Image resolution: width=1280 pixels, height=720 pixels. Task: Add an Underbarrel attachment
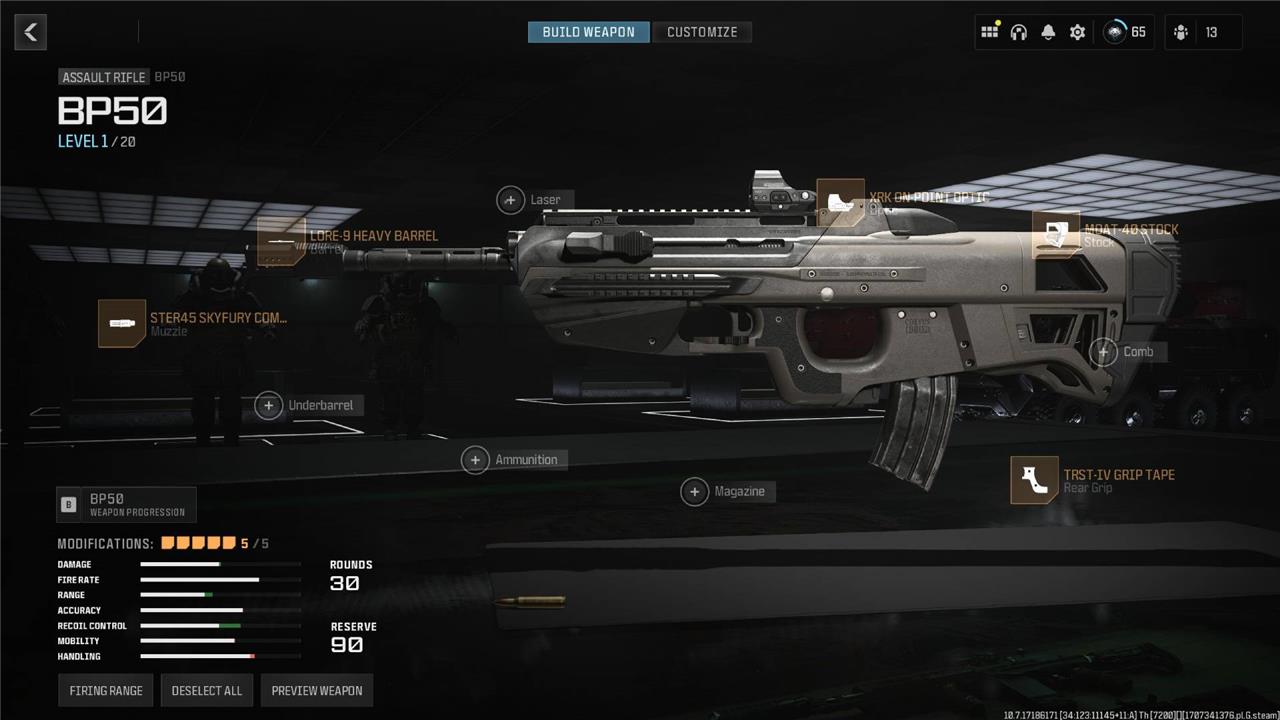pyautogui.click(x=269, y=405)
